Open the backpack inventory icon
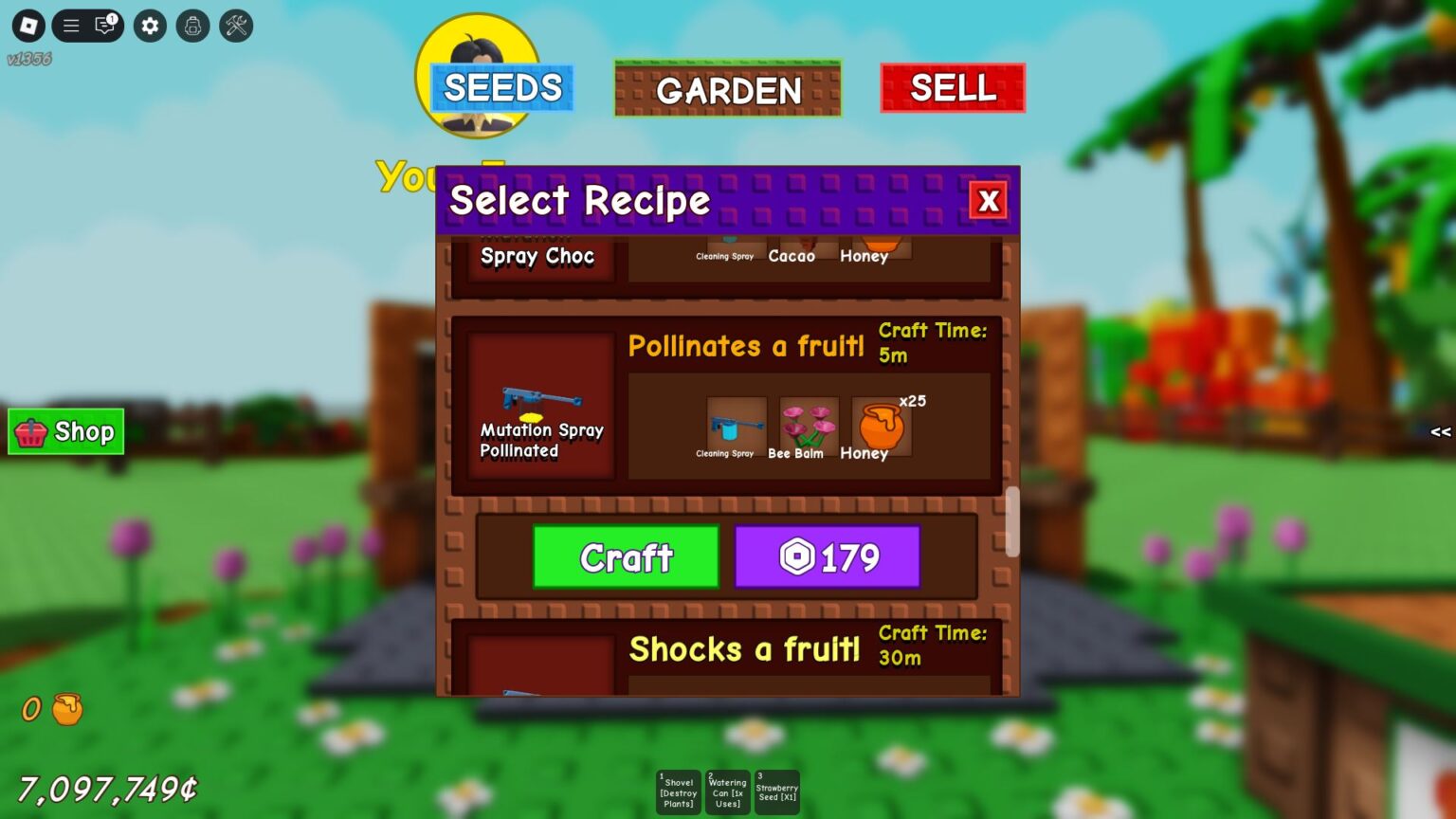 click(193, 27)
